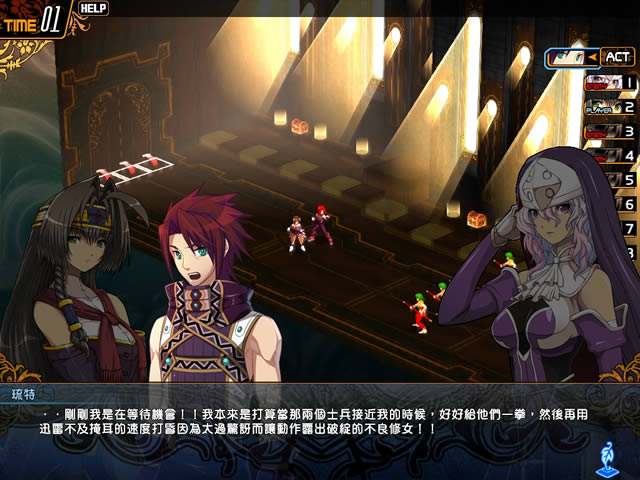Image resolution: width=640 pixels, height=480 pixels.
Task: Select turn order slot 2 player portrait
Action: (x=603, y=107)
